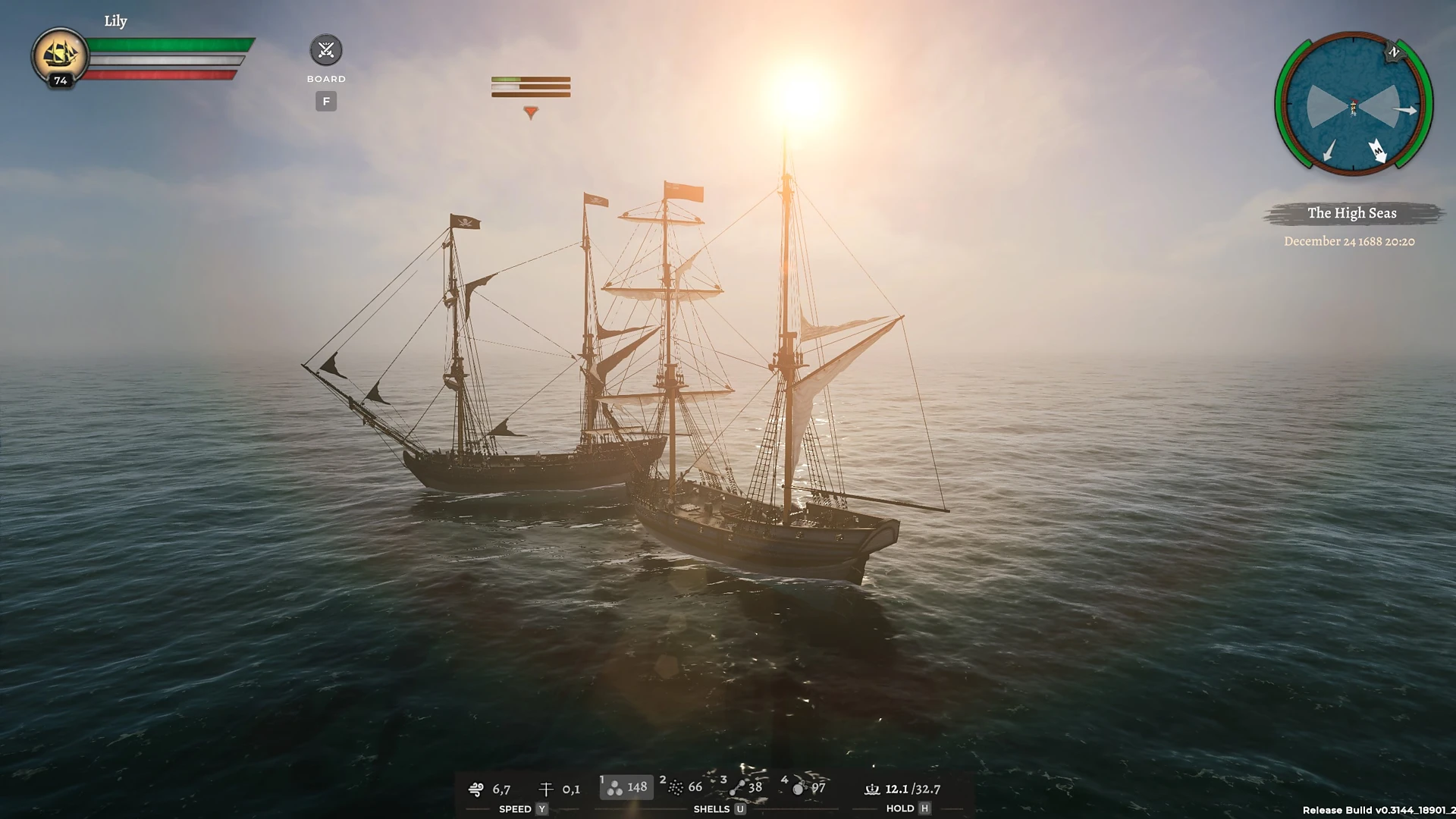Select chain shot ammo in slot 3
The image size is (1456, 819).
pyautogui.click(x=737, y=787)
